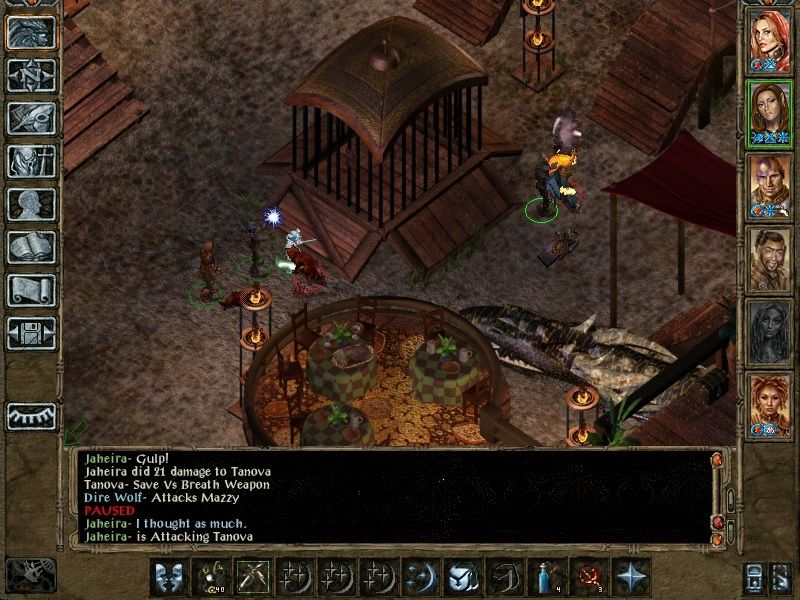Click the return to game button
This screenshot has height=600, width=800.
(31, 32)
